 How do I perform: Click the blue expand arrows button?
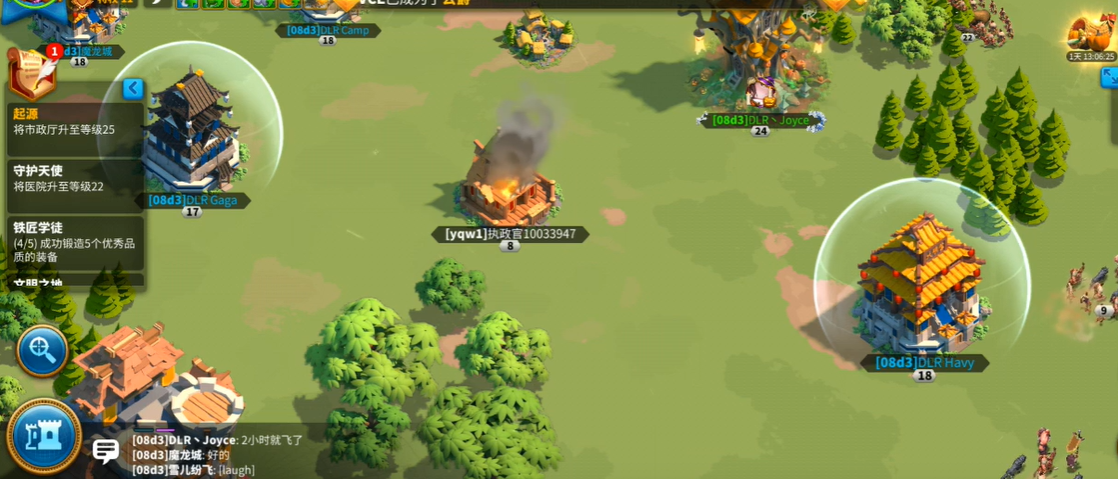(1109, 77)
